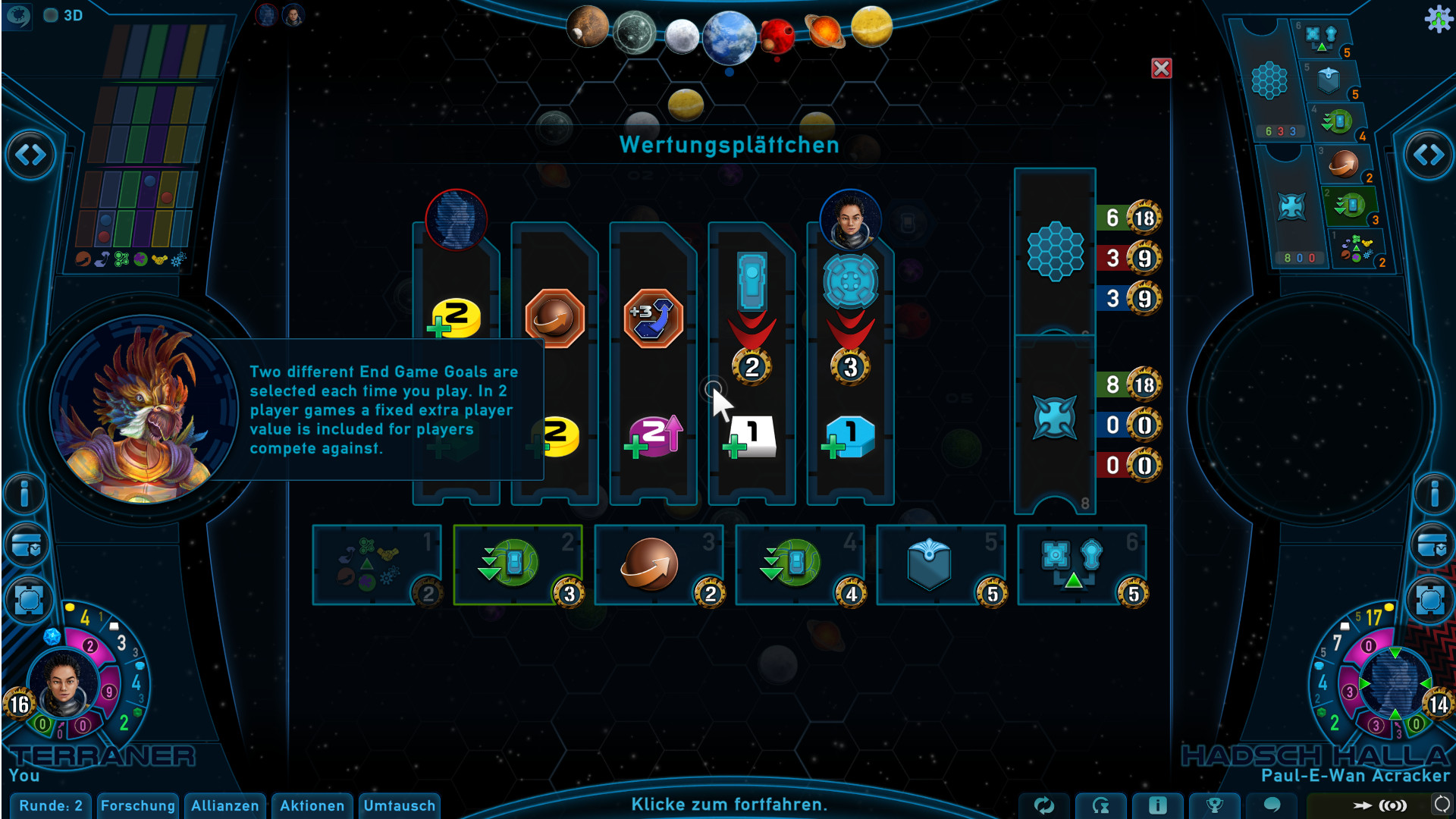The image size is (1456, 819).
Task: Open the right player info button
Action: (1432, 494)
